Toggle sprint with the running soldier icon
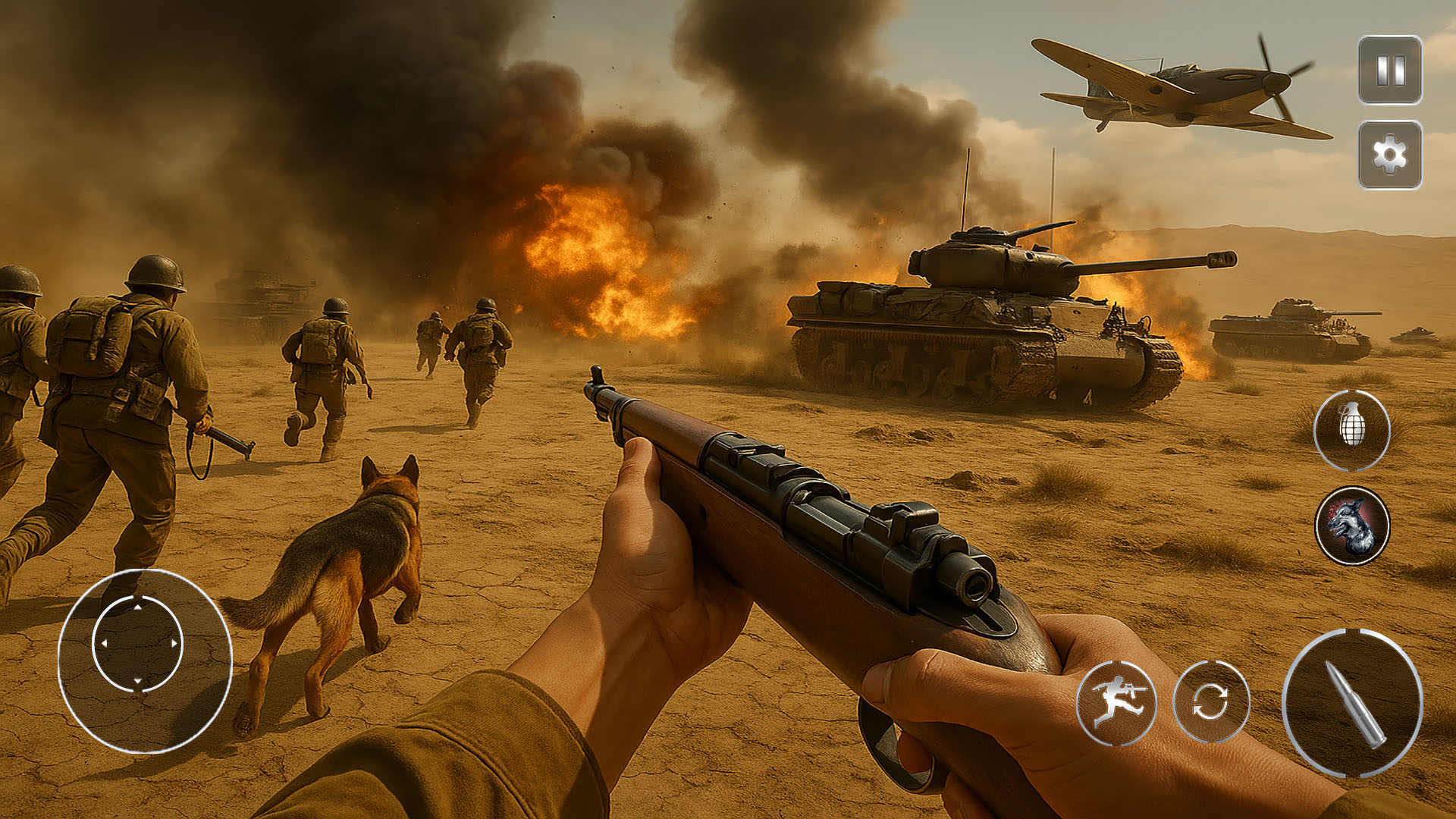This screenshot has width=1456, height=819. pos(1116,702)
